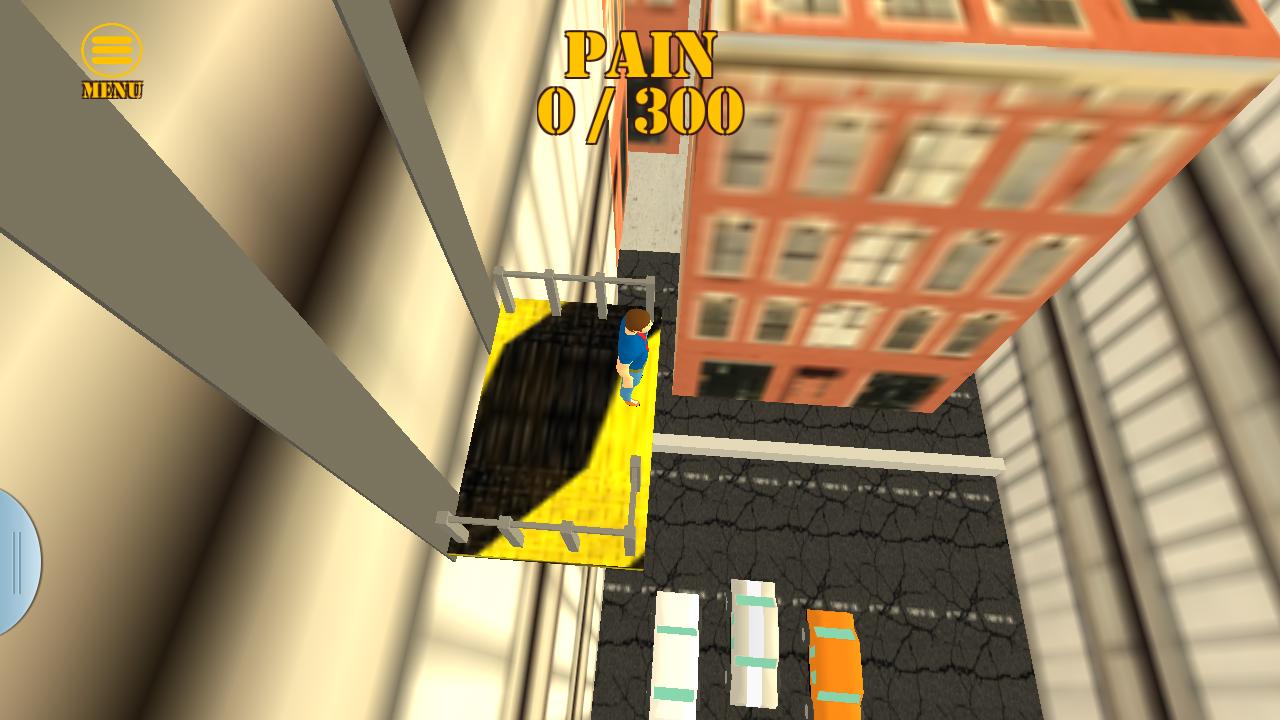Tap the character's feet on the platform edge

pos(630,400)
